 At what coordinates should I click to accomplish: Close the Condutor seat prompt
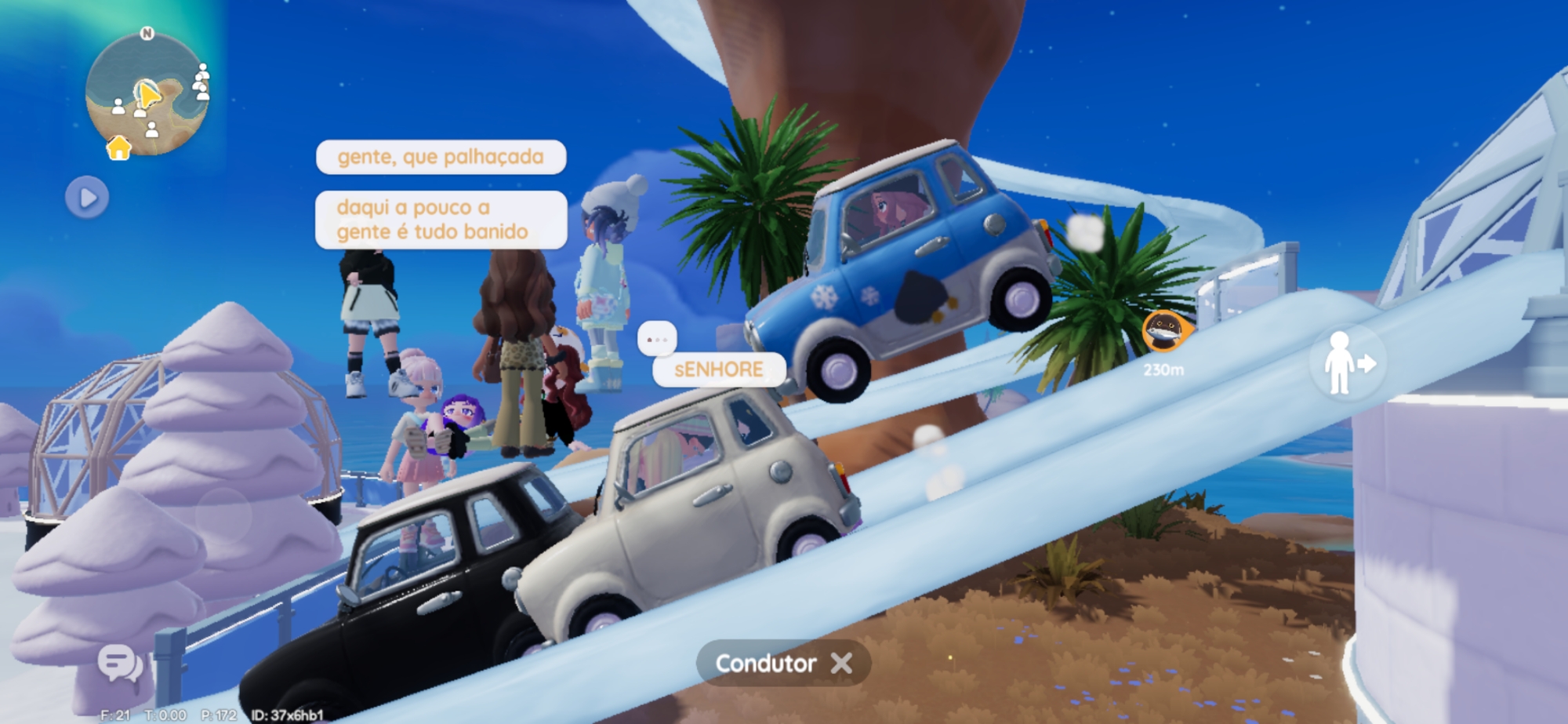tap(841, 664)
